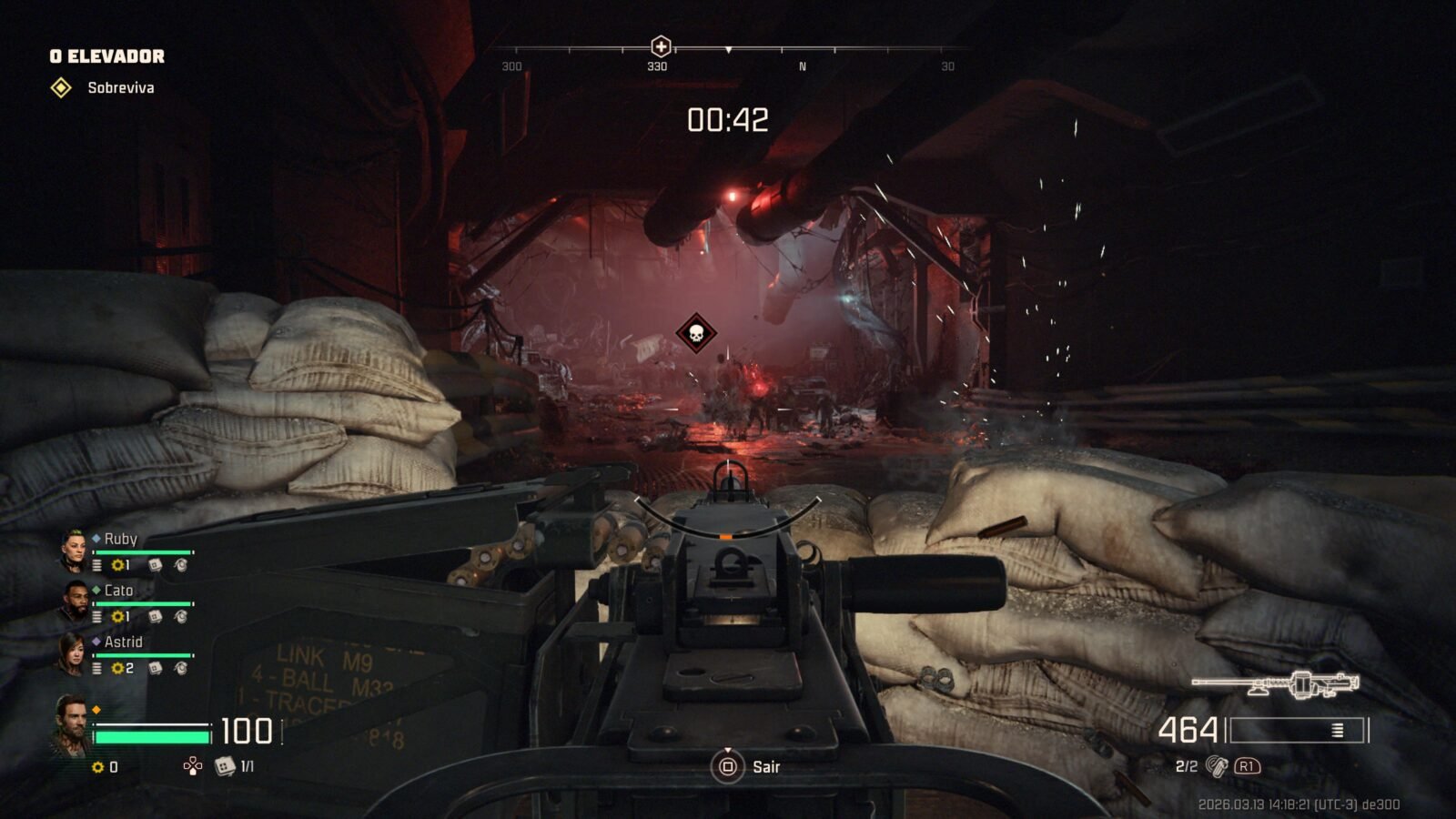Select the mounted machine gun weapon icon
The width and height of the screenshot is (1456, 819).
1276,684
